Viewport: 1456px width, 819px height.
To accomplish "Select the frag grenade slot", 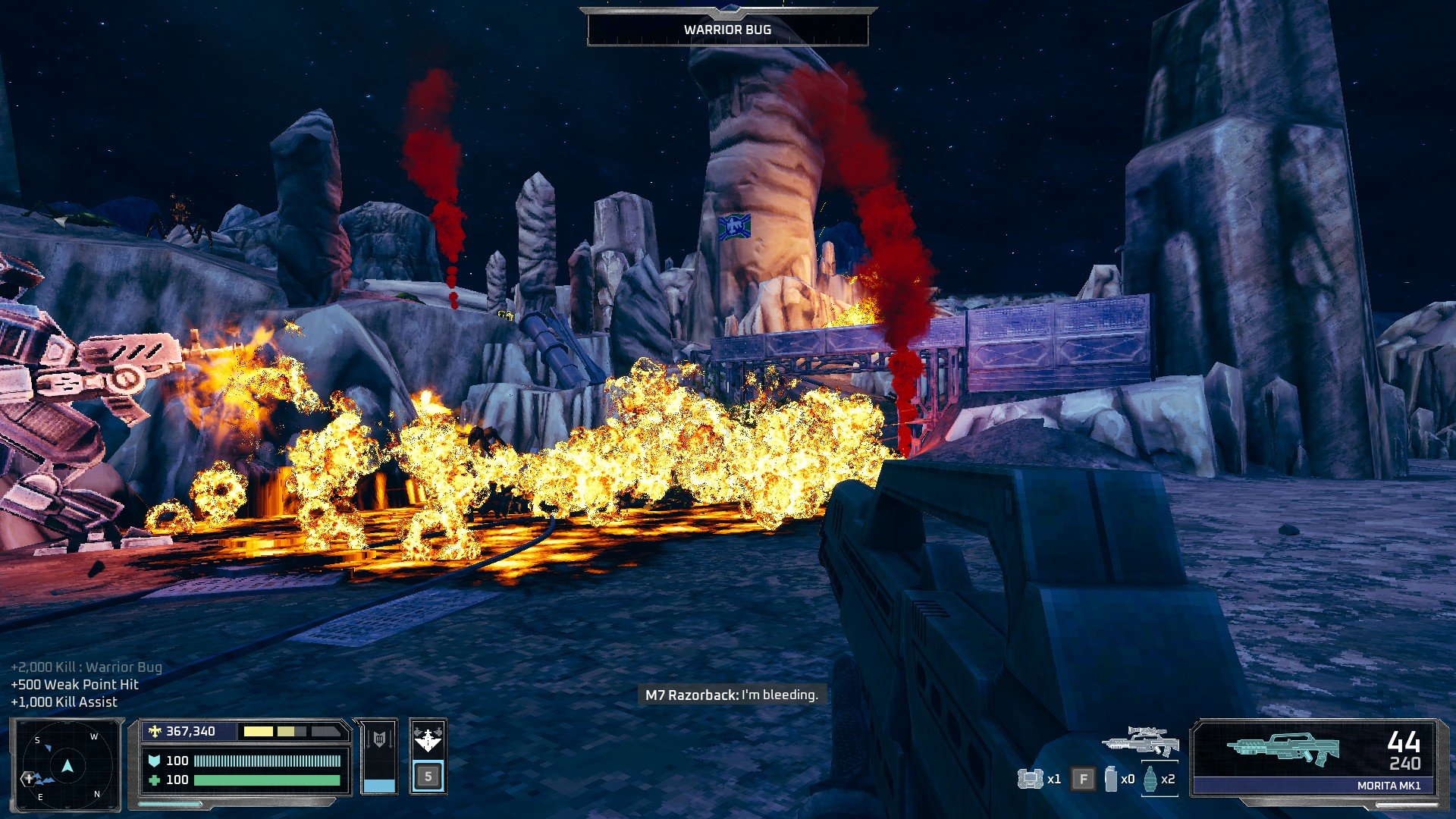I will tap(1151, 779).
